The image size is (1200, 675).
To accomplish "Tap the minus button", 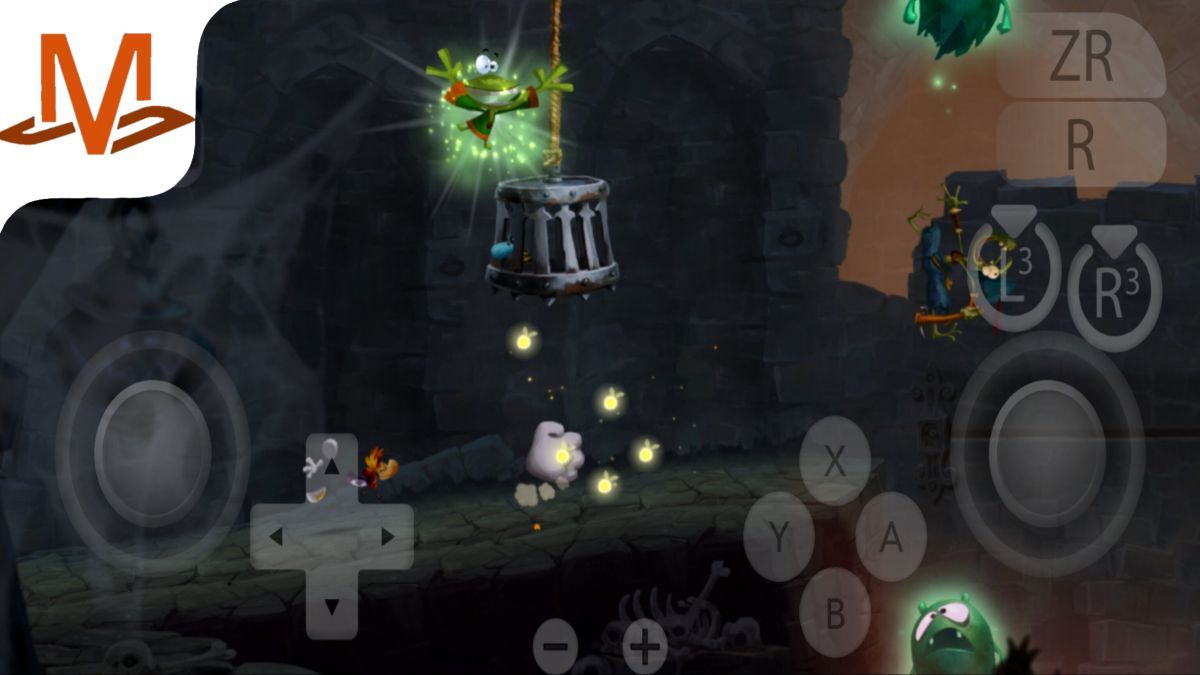I will (x=555, y=646).
